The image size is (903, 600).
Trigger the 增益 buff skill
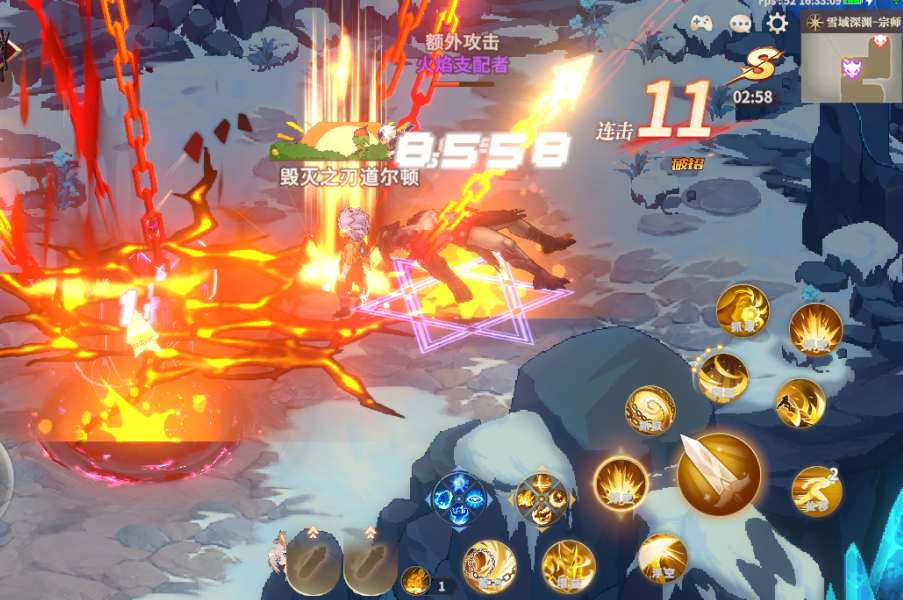coord(568,565)
